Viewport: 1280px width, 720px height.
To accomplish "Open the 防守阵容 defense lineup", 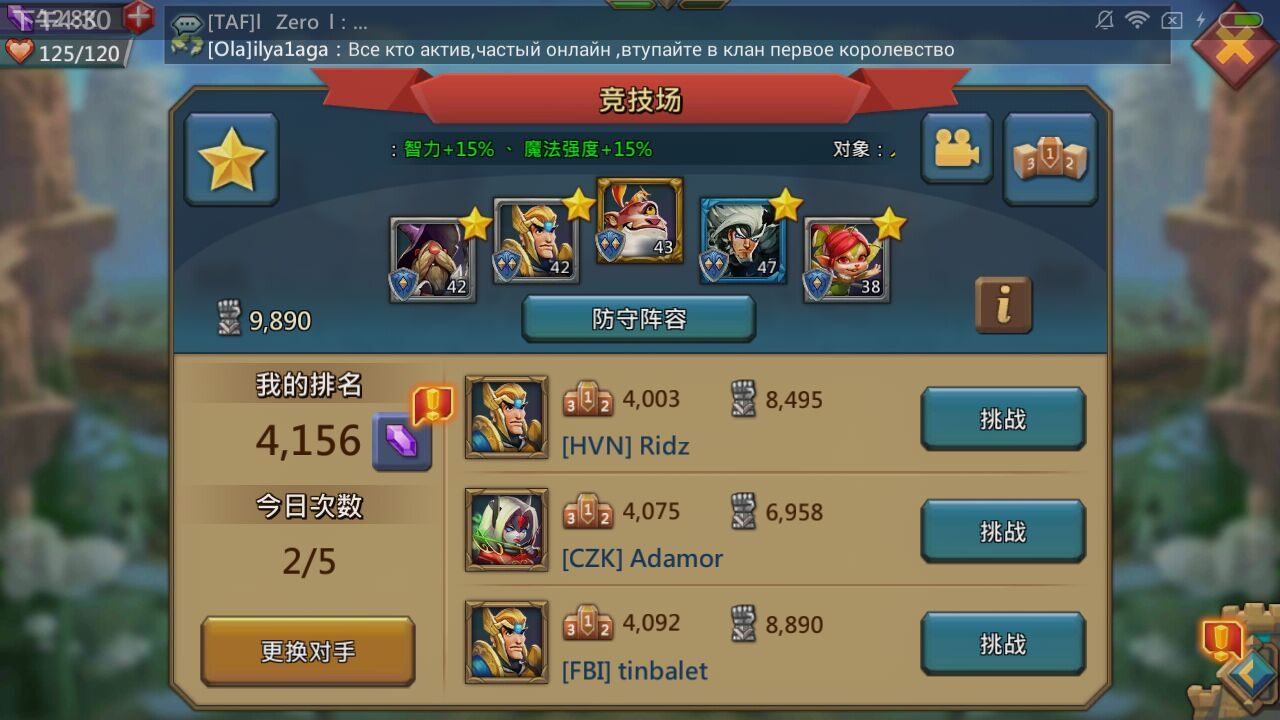I will (x=638, y=319).
